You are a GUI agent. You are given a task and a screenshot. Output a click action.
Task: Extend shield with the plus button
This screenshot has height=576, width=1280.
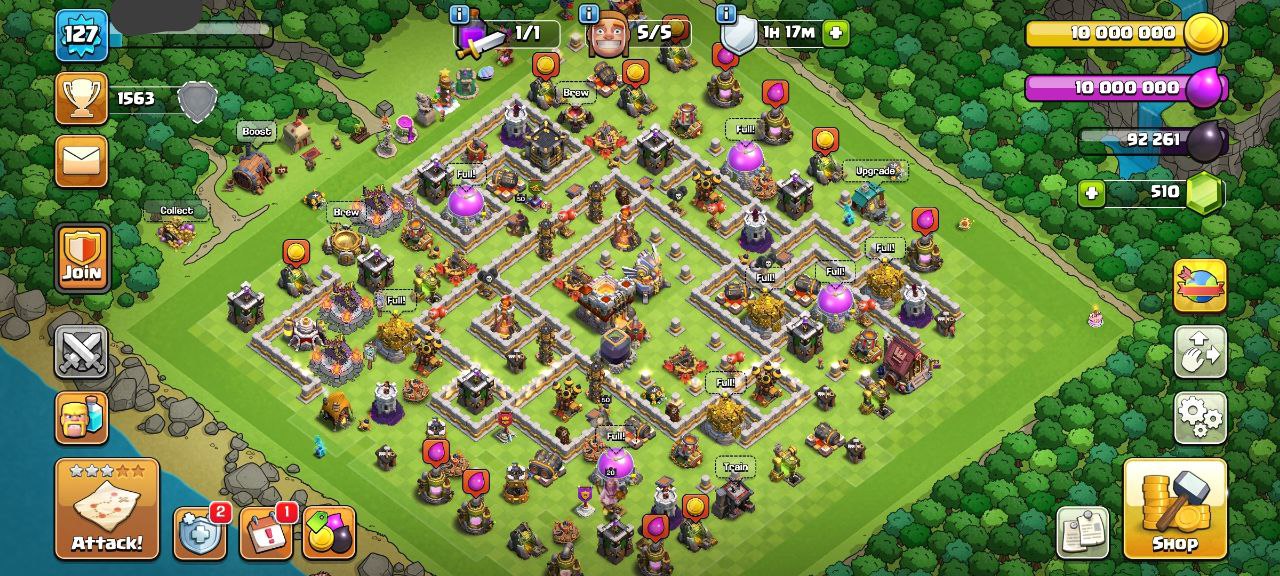835,33
